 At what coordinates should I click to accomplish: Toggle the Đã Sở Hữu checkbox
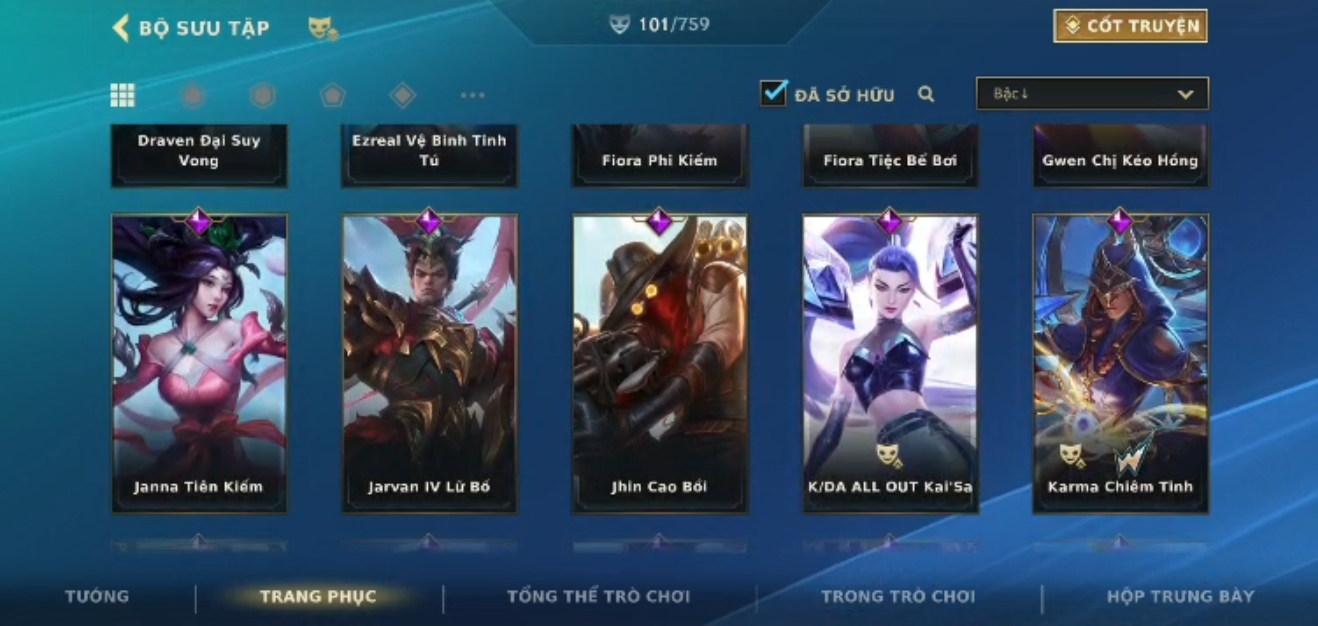click(x=773, y=94)
